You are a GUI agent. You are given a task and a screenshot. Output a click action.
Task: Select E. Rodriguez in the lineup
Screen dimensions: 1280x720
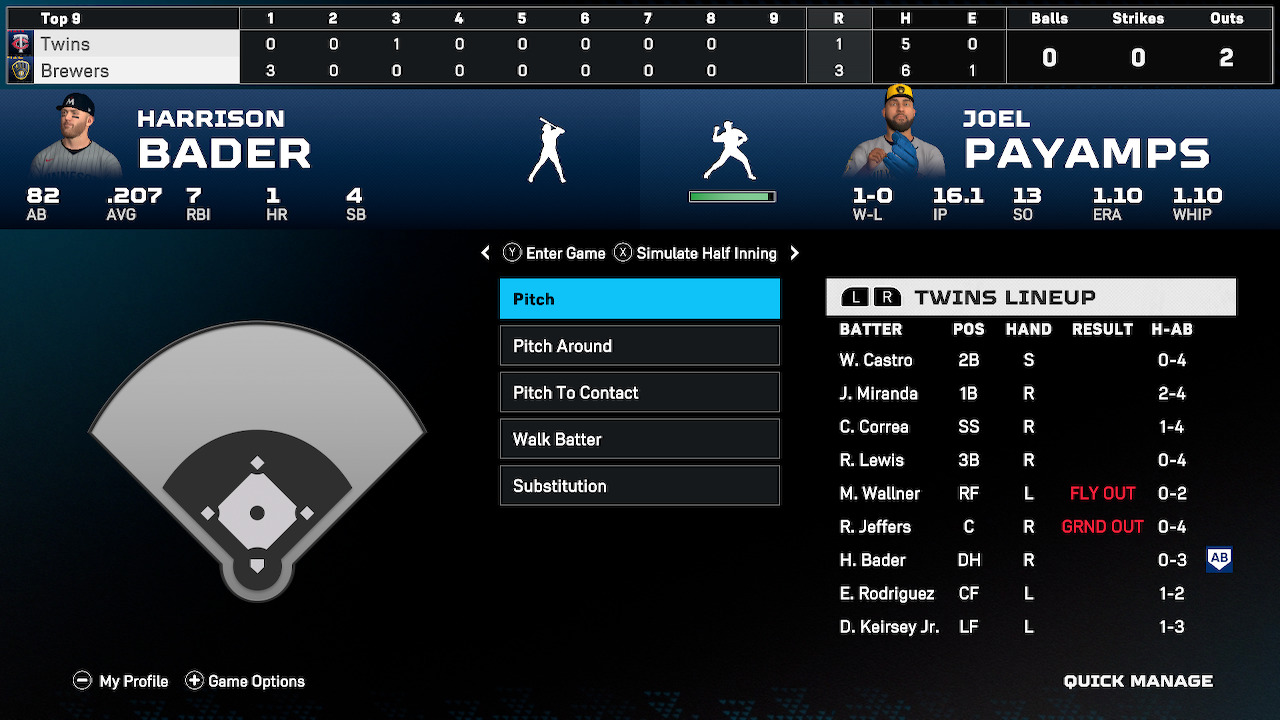[887, 594]
